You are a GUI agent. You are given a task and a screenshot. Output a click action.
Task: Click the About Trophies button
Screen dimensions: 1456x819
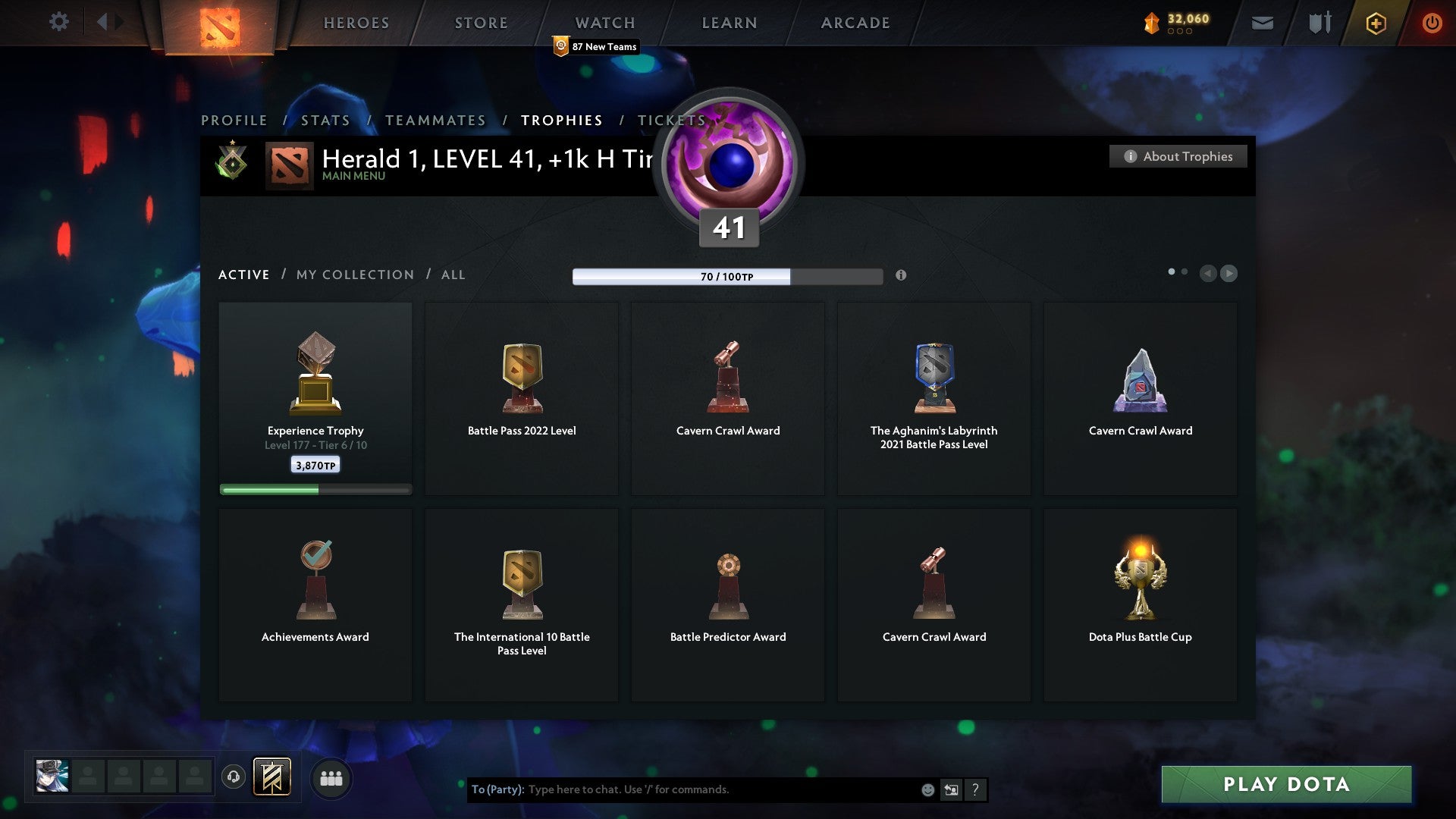[1178, 156]
